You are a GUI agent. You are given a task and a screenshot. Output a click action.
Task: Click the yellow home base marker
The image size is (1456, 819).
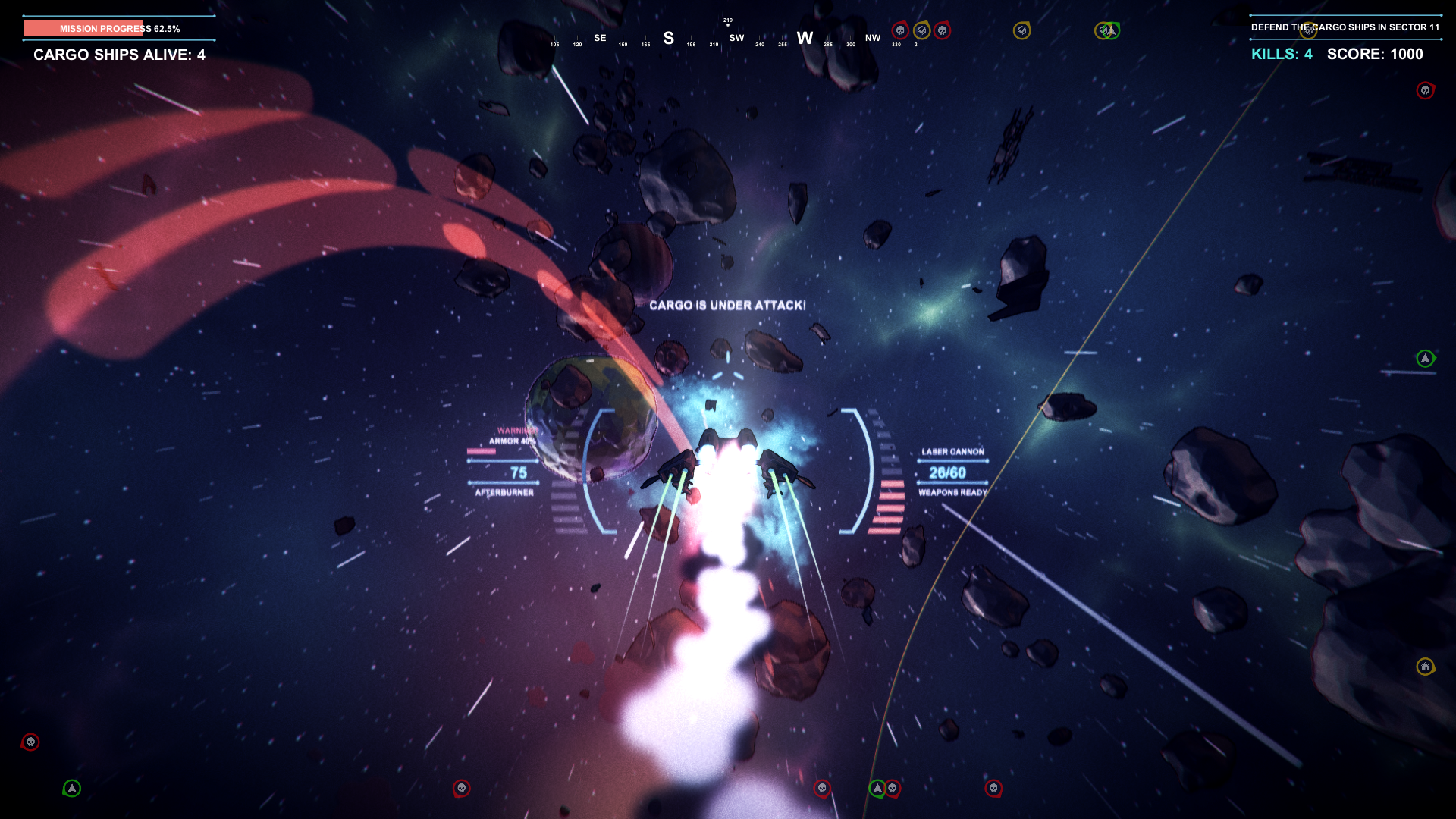(x=1425, y=667)
